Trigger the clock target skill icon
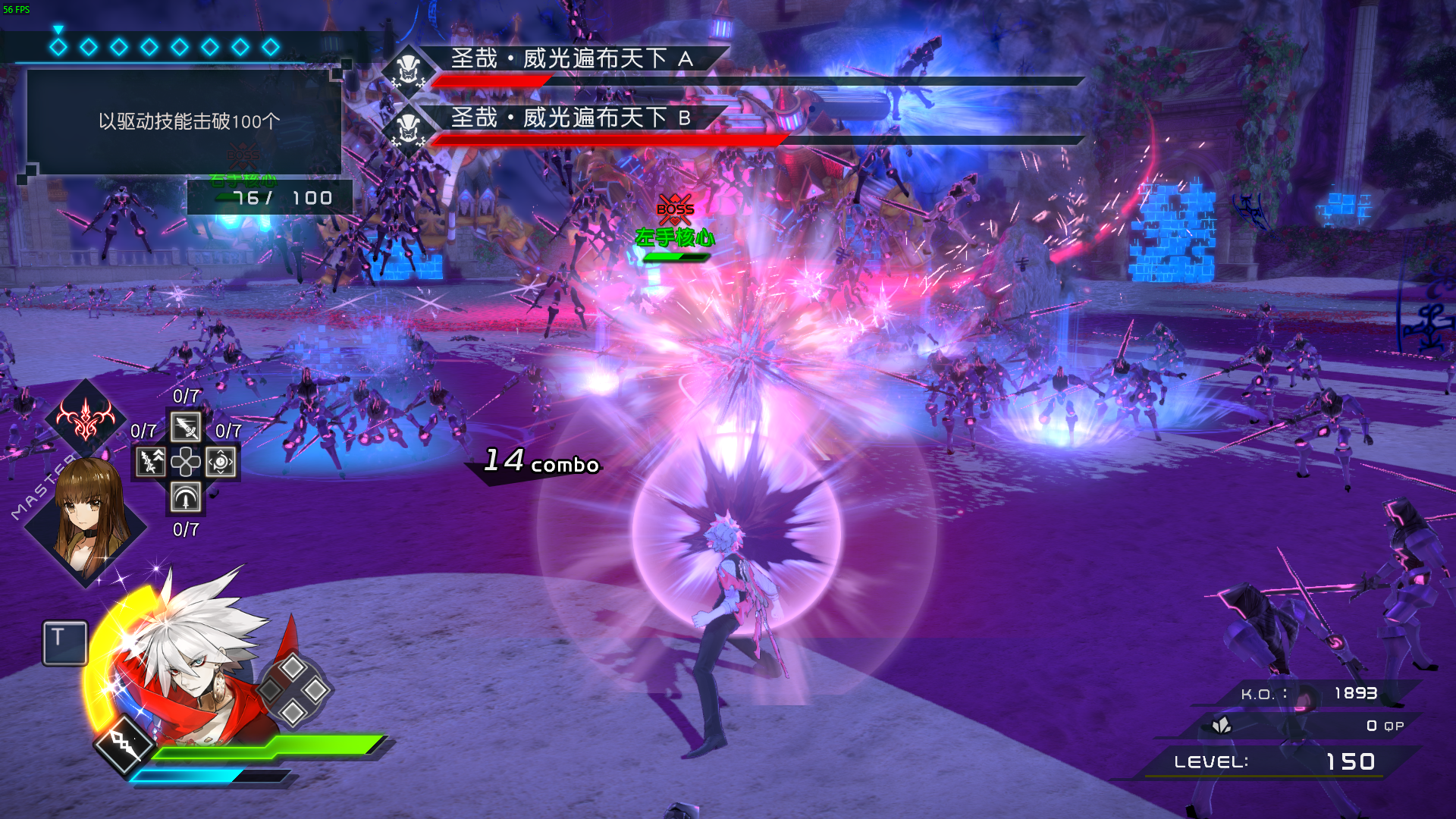The width and height of the screenshot is (1456, 819). (x=221, y=461)
